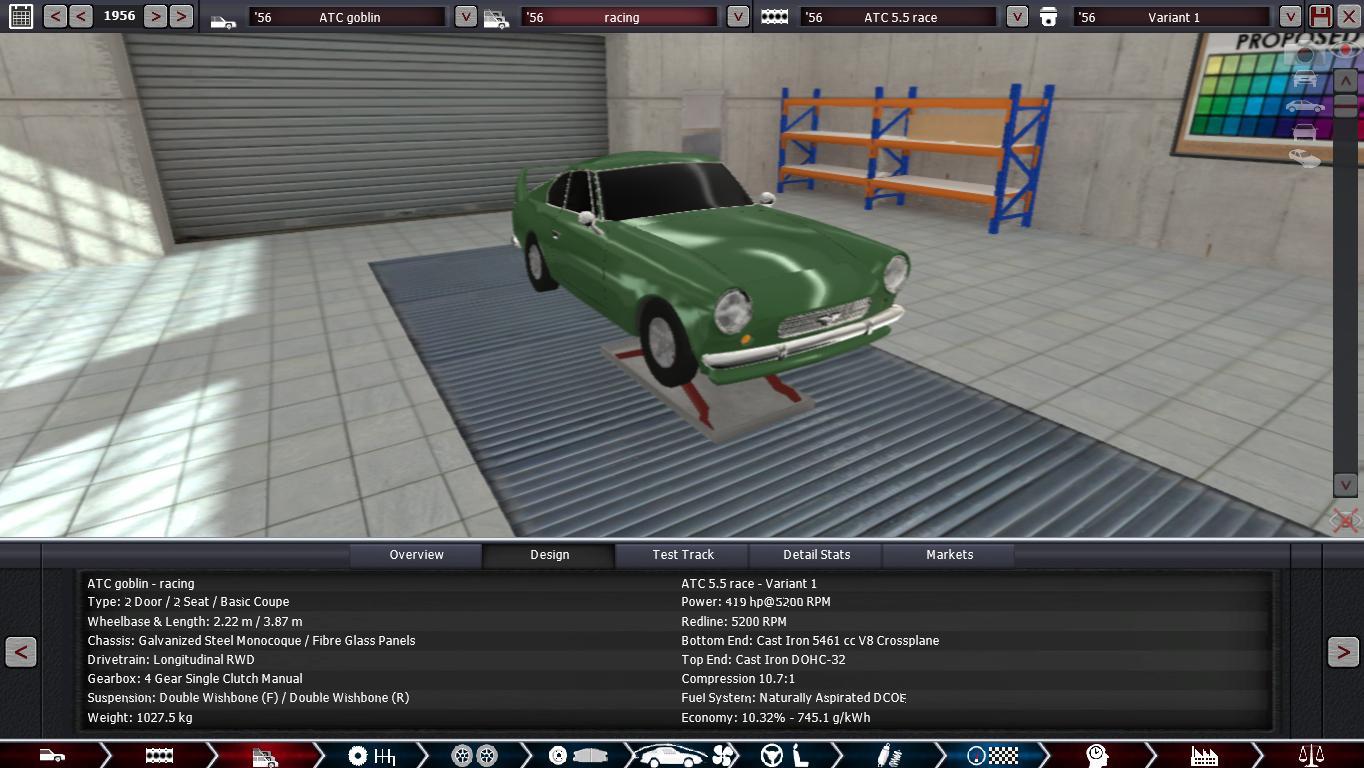
Task: Select the factory section icon
Action: click(1204, 756)
